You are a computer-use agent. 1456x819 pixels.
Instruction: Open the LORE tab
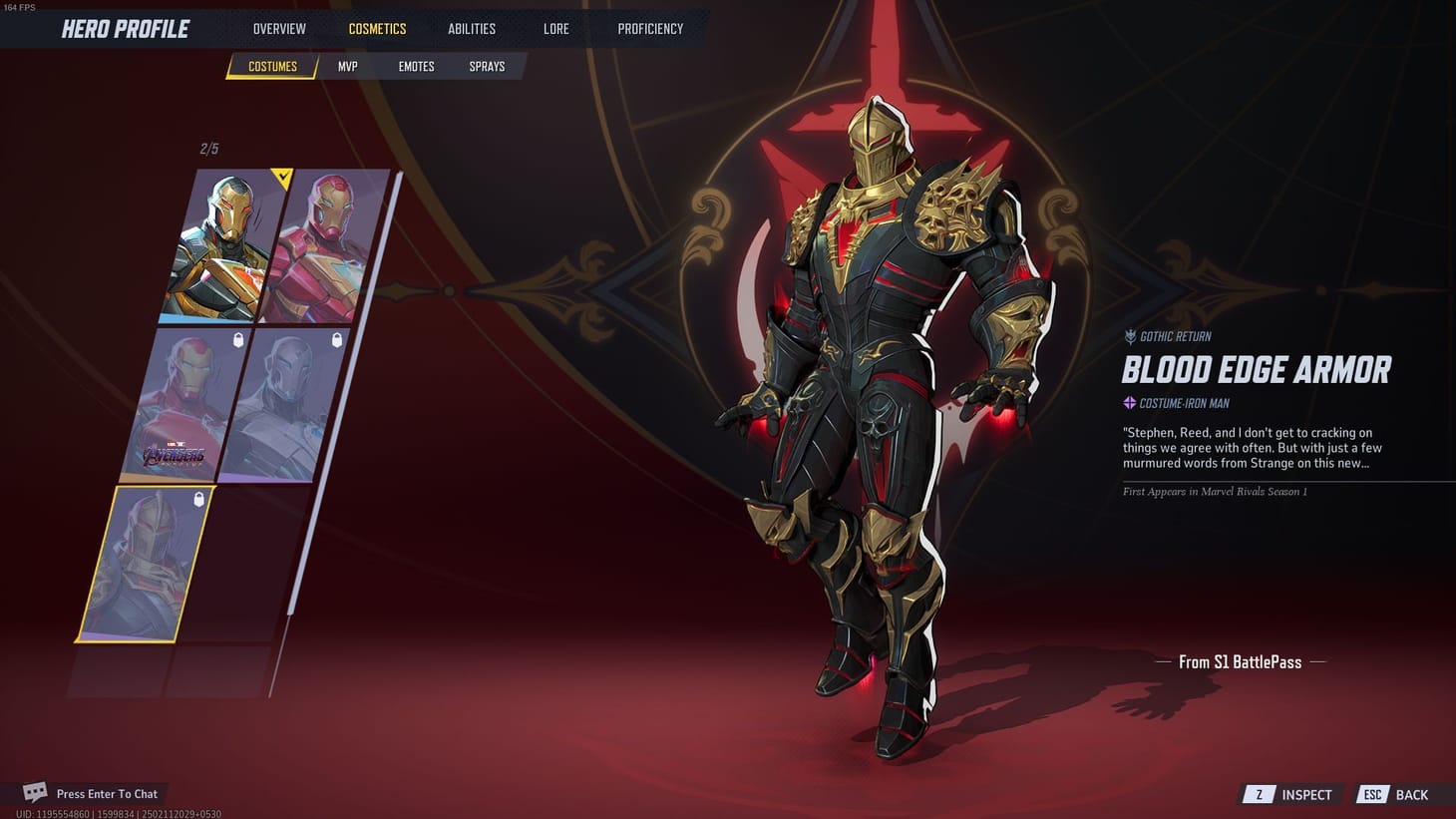tap(555, 28)
